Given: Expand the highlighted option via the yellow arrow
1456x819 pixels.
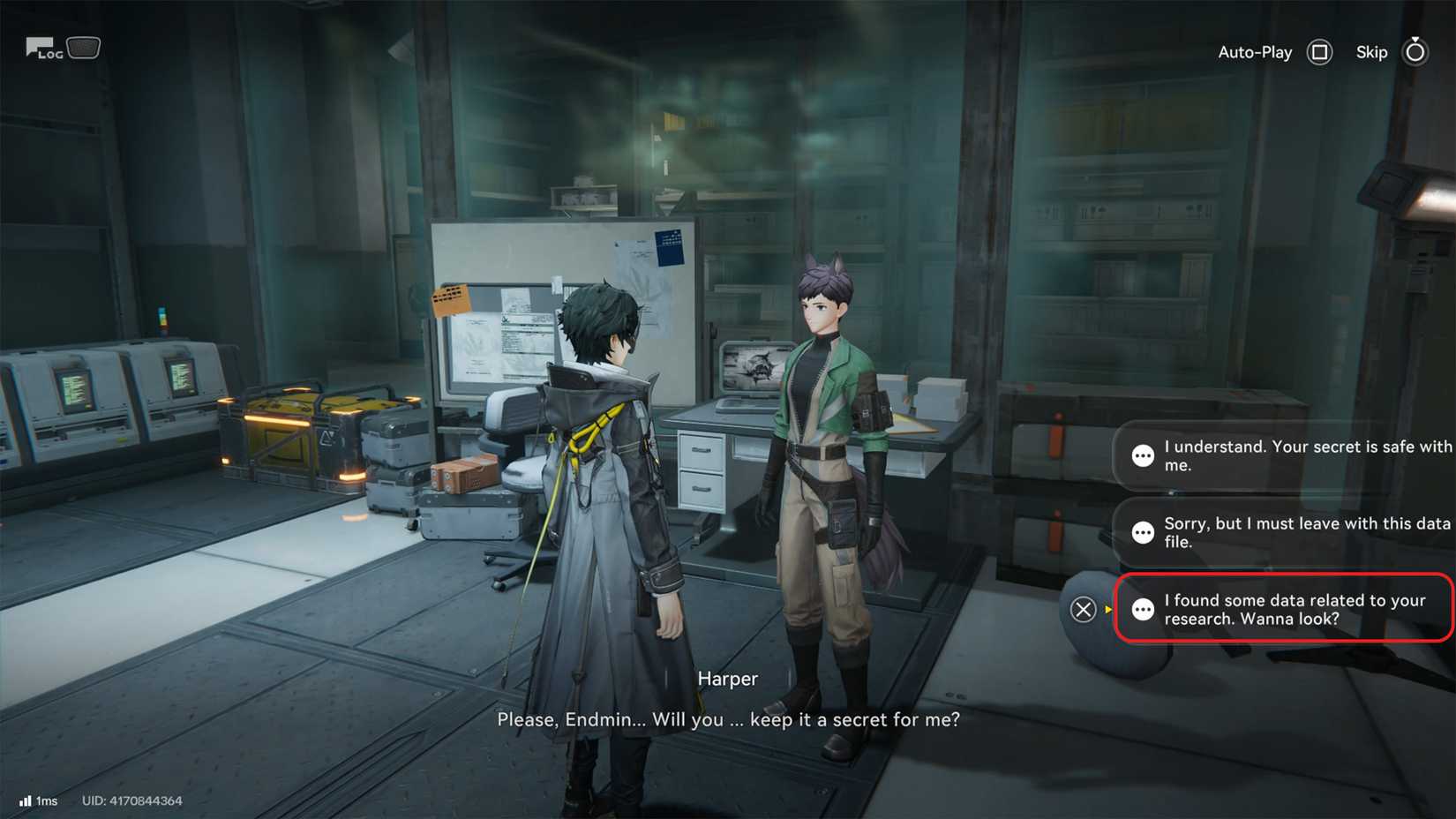Looking at the screenshot, I should [1106, 609].
